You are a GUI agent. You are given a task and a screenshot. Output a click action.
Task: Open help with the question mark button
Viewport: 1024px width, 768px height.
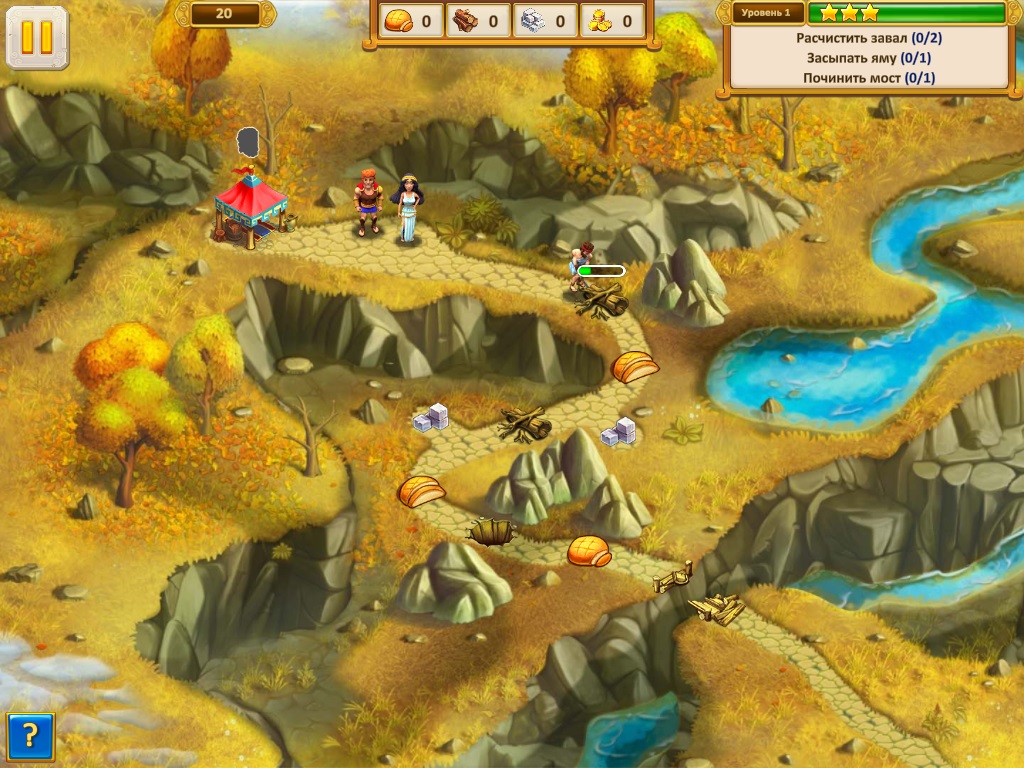30,737
